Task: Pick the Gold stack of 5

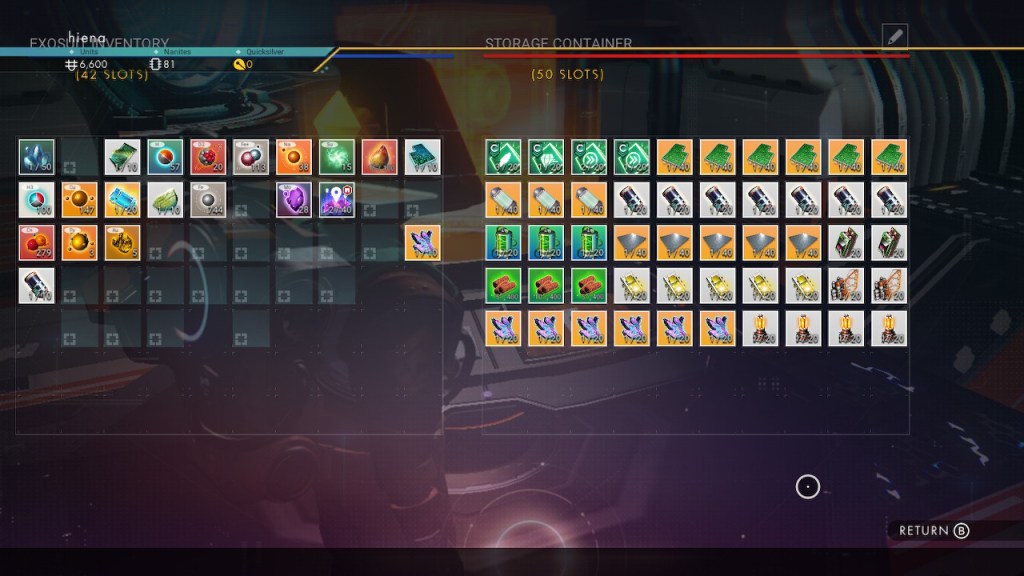Action: click(122, 242)
